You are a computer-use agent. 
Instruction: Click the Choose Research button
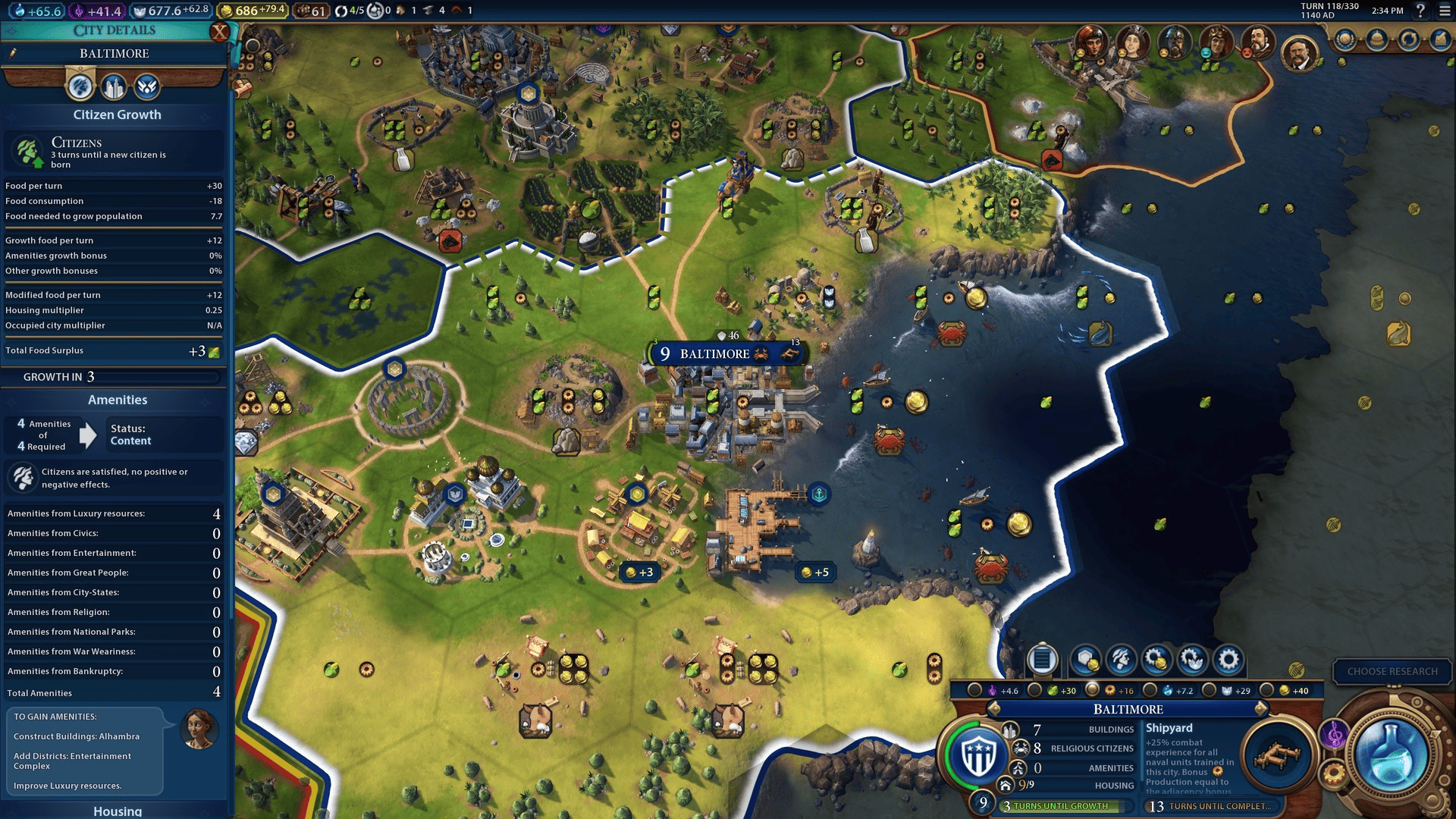pos(1393,671)
